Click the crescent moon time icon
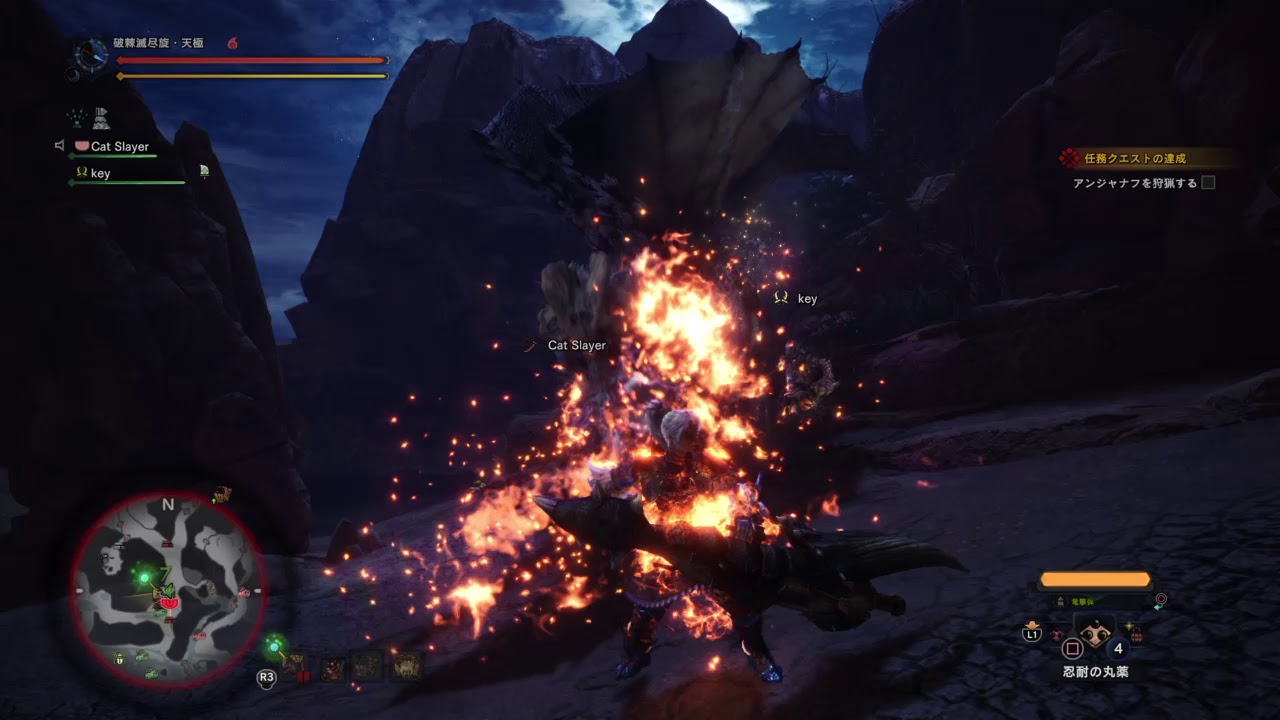 coord(73,74)
